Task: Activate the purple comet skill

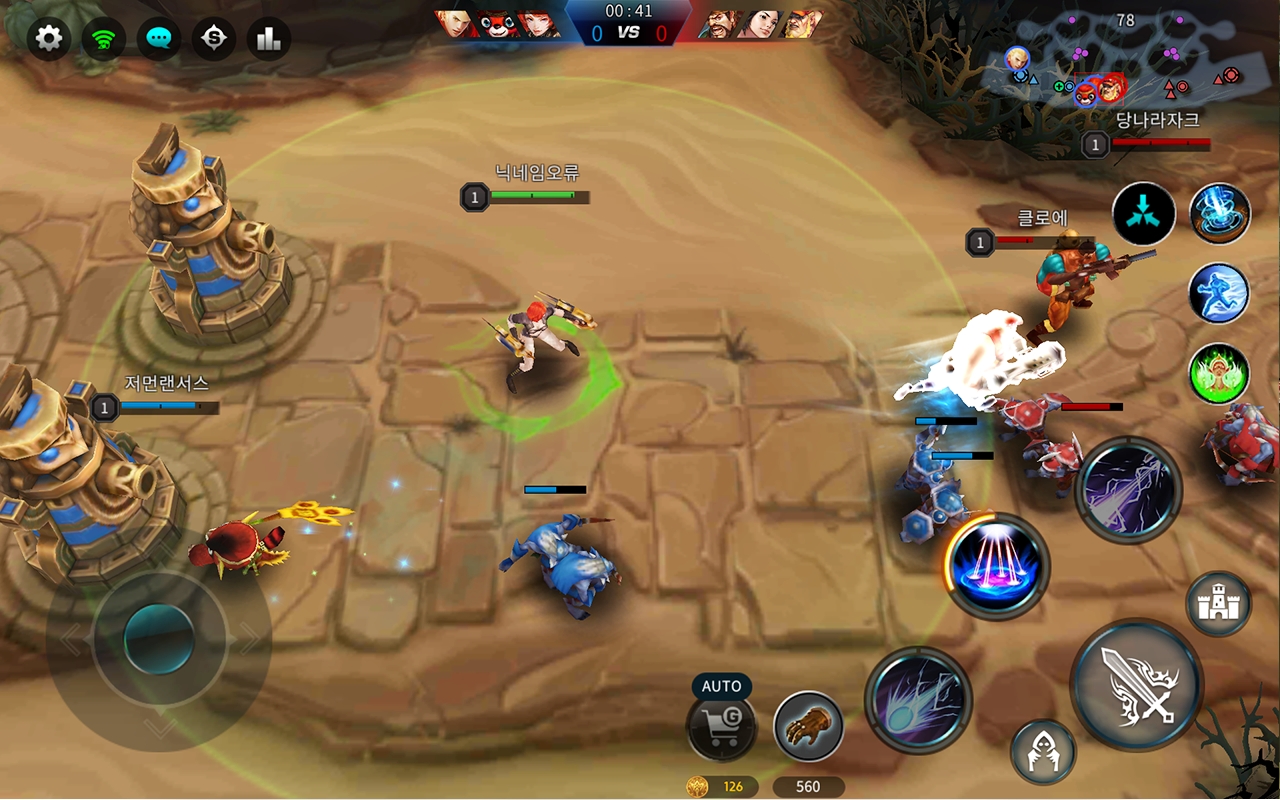Action: pos(918,699)
